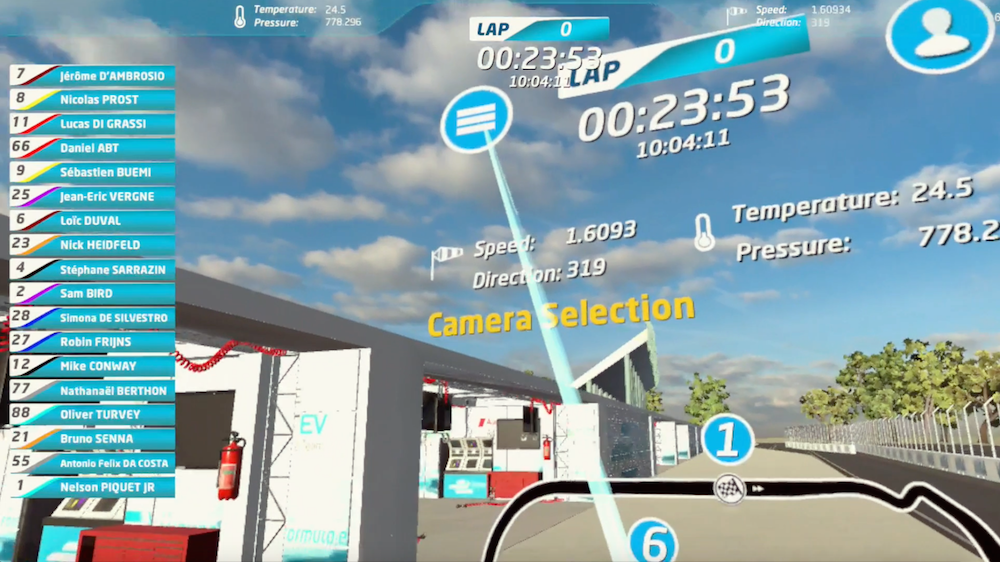1000x562 pixels.
Task: Open the user profile icon
Action: click(940, 35)
